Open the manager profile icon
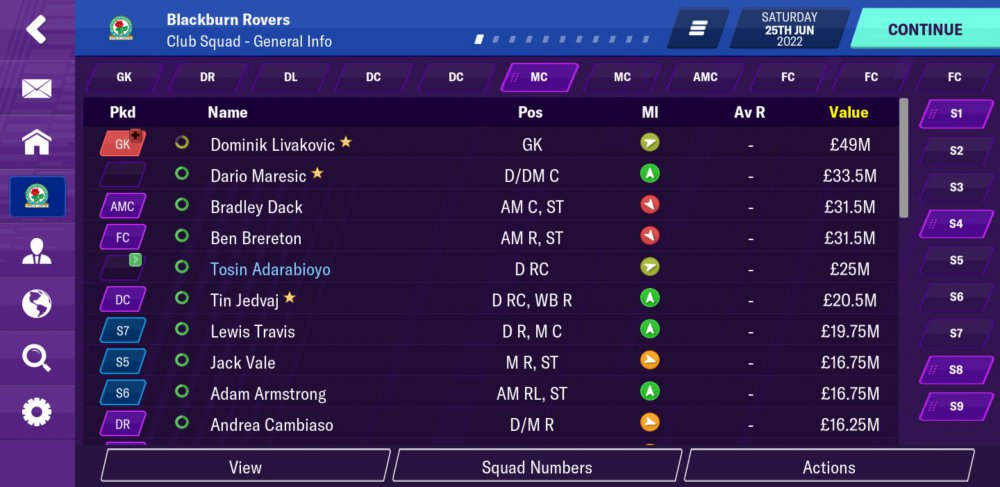 click(x=36, y=250)
